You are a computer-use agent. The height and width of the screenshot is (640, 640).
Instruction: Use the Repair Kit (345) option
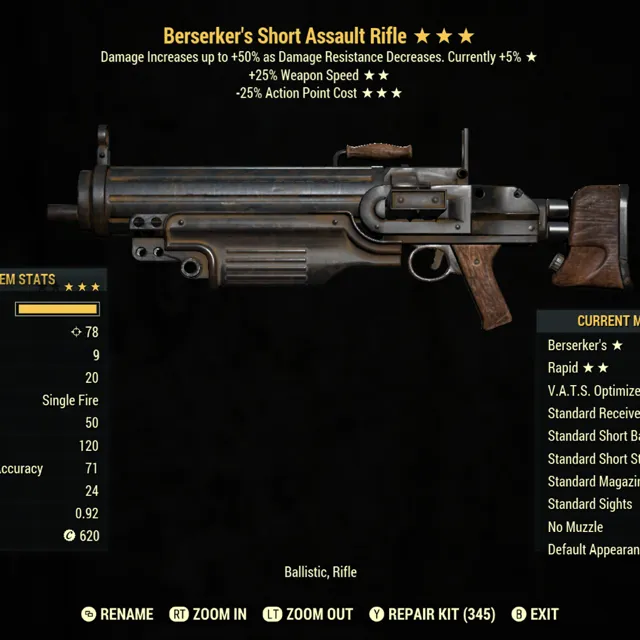pyautogui.click(x=439, y=614)
